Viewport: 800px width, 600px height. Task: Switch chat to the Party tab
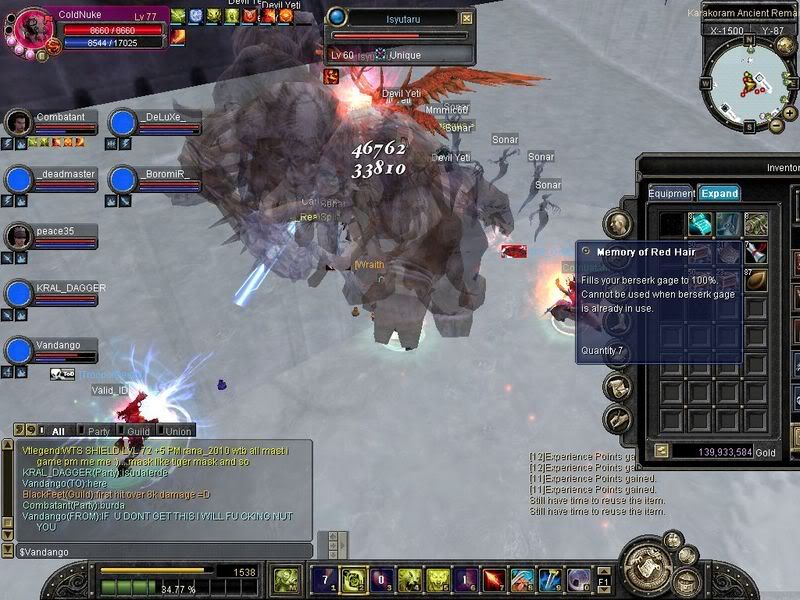[98, 431]
